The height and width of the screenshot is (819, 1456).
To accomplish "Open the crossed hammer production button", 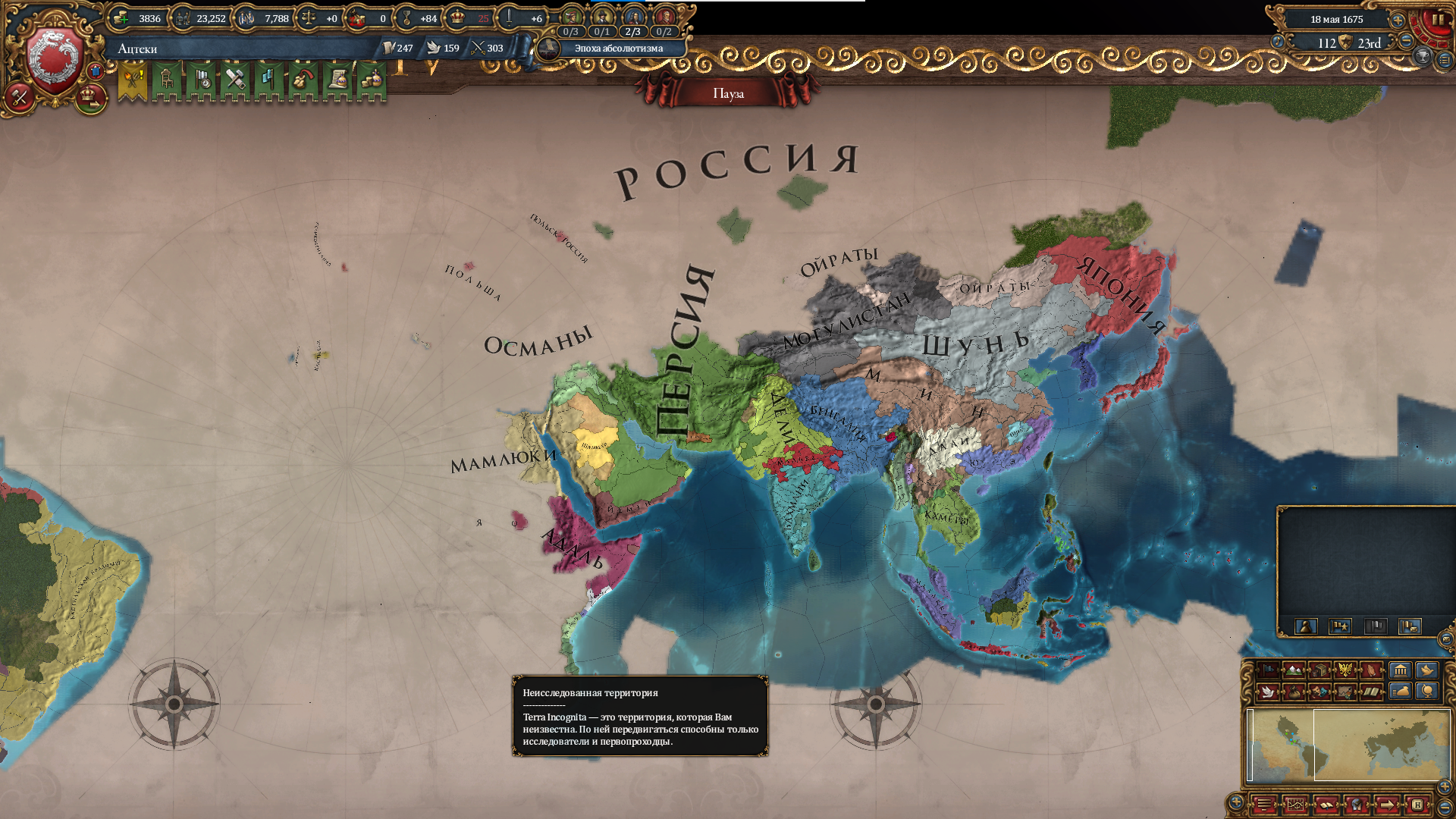I will pyautogui.click(x=20, y=97).
